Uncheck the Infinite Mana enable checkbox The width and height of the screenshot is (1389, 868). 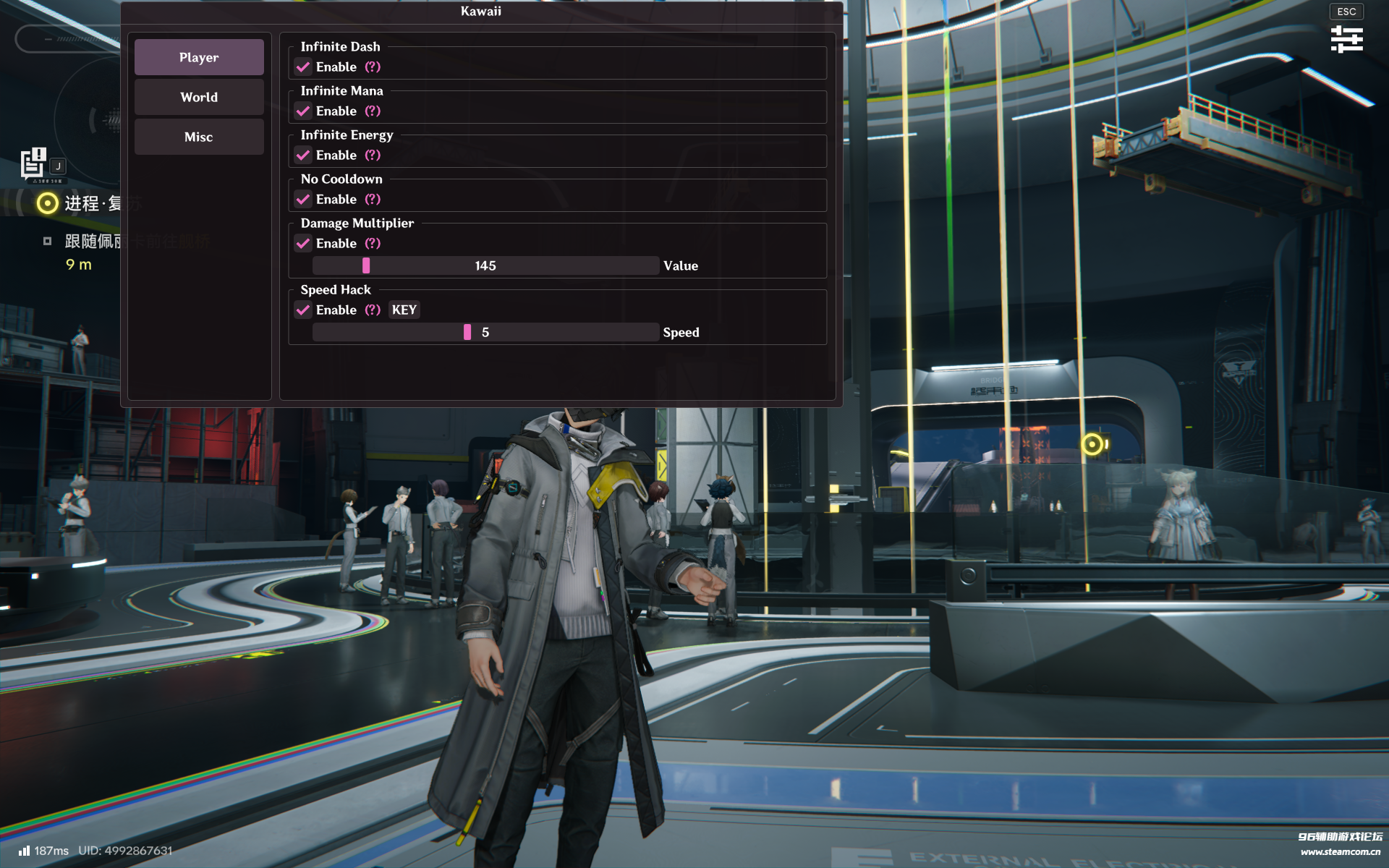pos(303,111)
